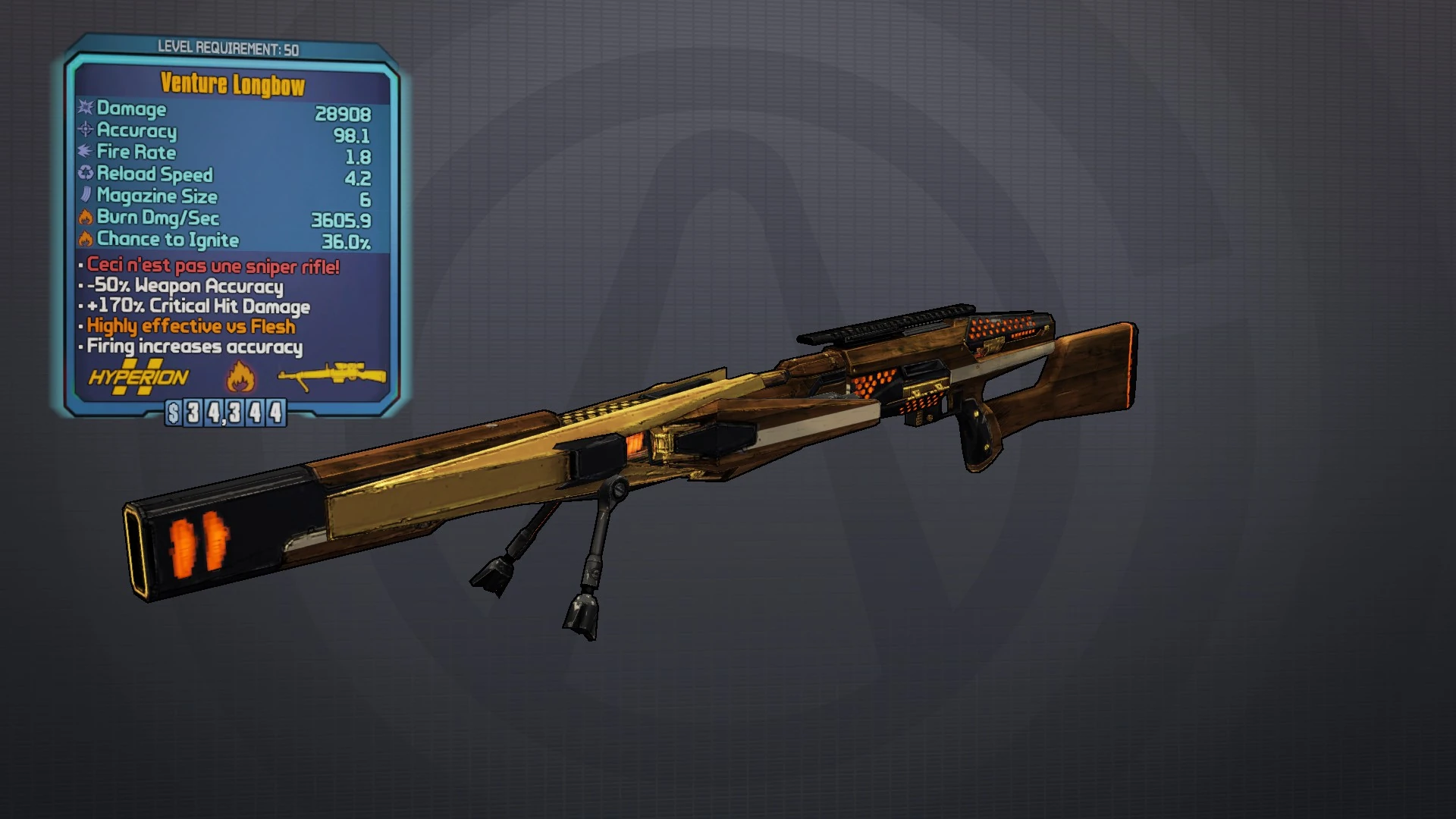Toggle the -50% Weapon Accuracy effect line
The height and width of the screenshot is (819, 1456).
pyautogui.click(x=184, y=287)
